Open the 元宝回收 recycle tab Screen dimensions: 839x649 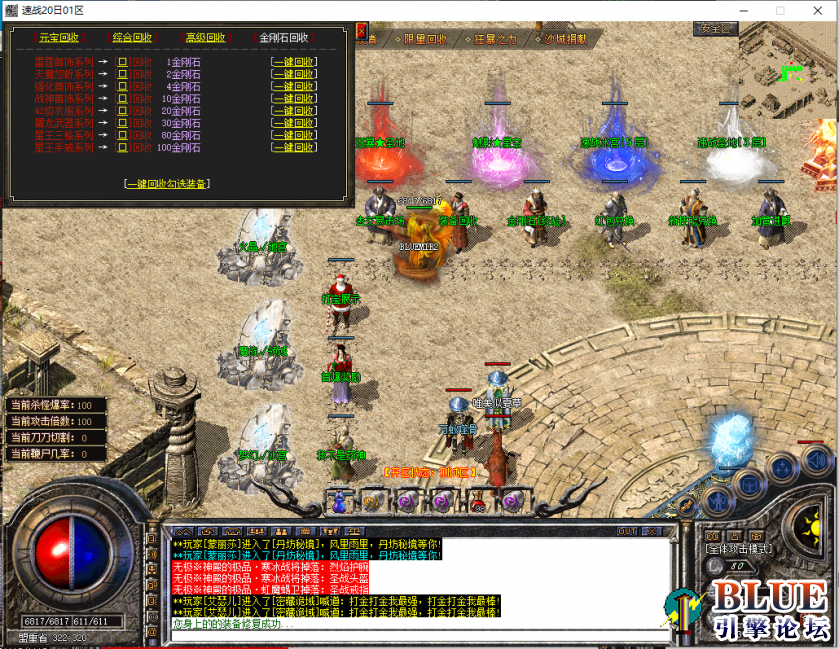(57, 38)
